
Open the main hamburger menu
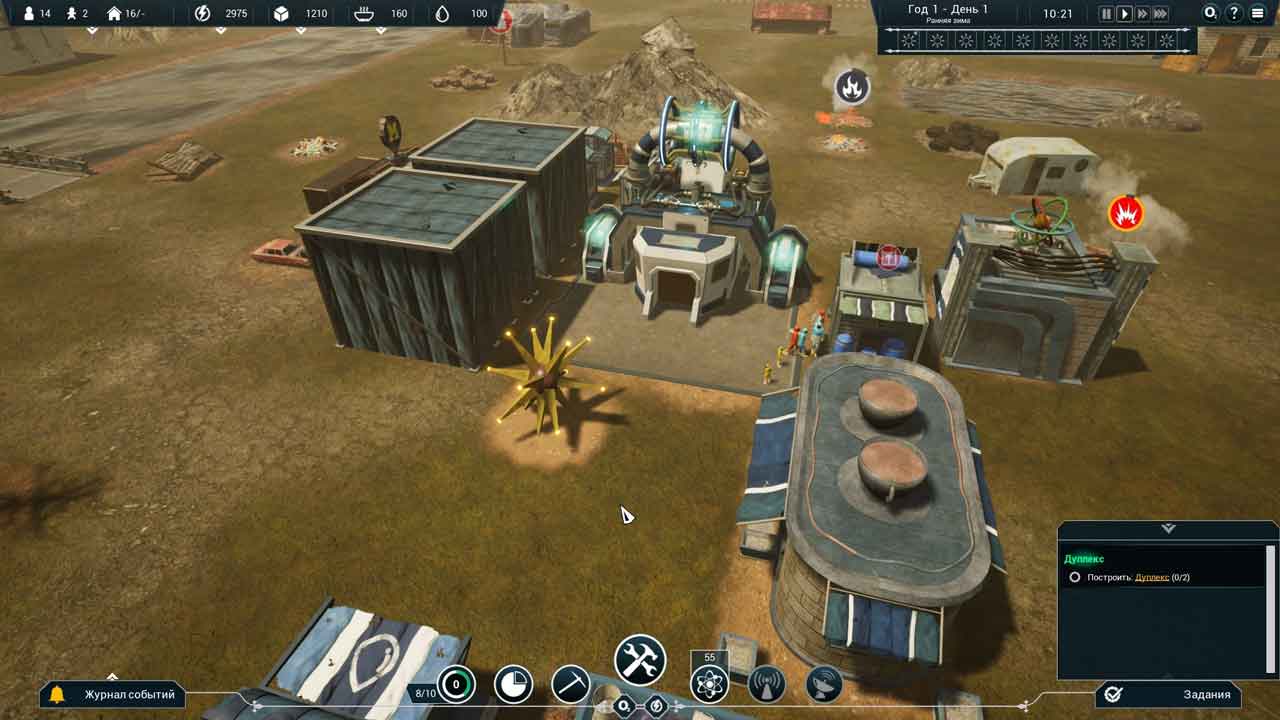tap(1258, 14)
